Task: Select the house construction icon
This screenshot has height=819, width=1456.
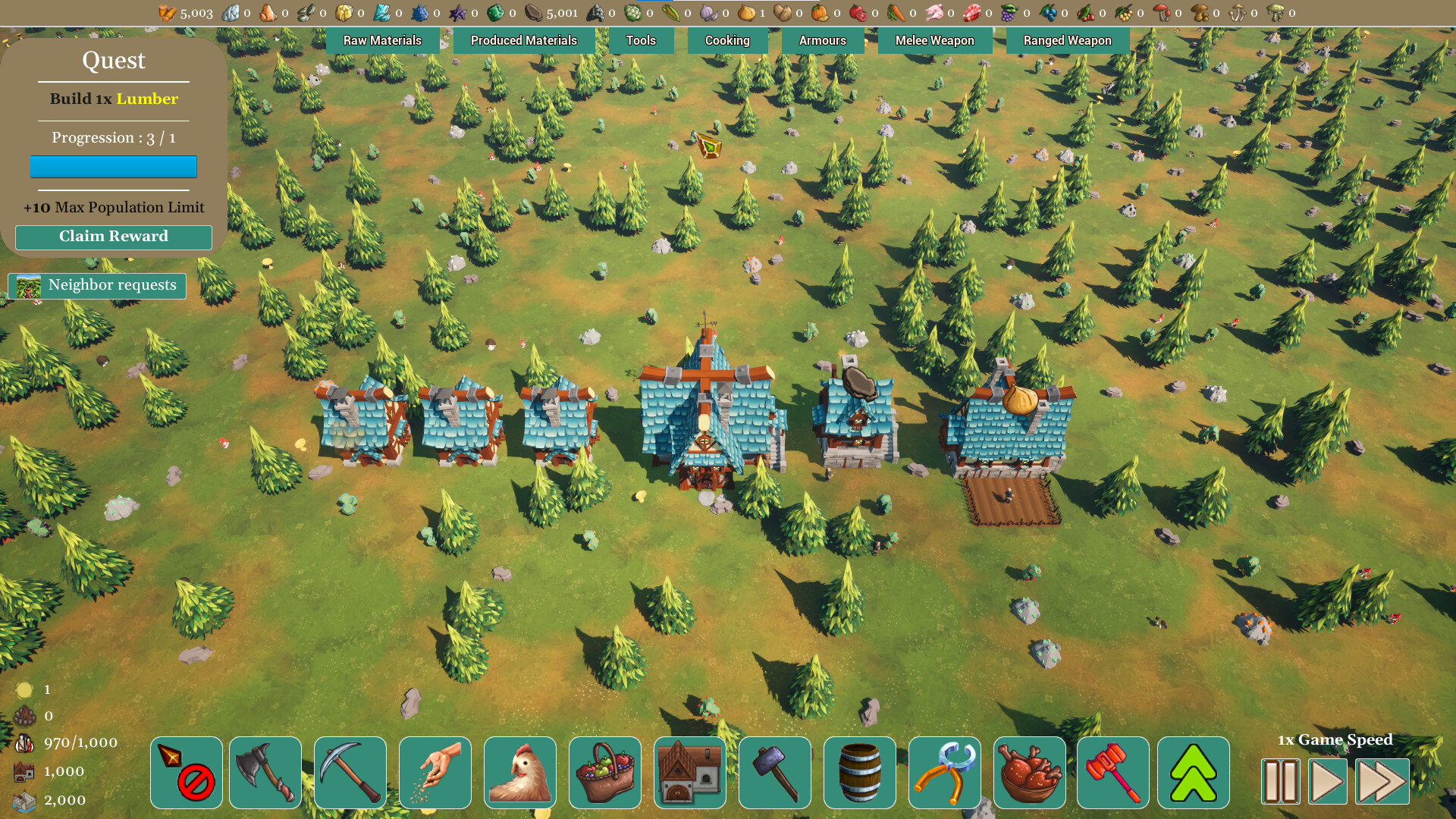Action: 689,772
